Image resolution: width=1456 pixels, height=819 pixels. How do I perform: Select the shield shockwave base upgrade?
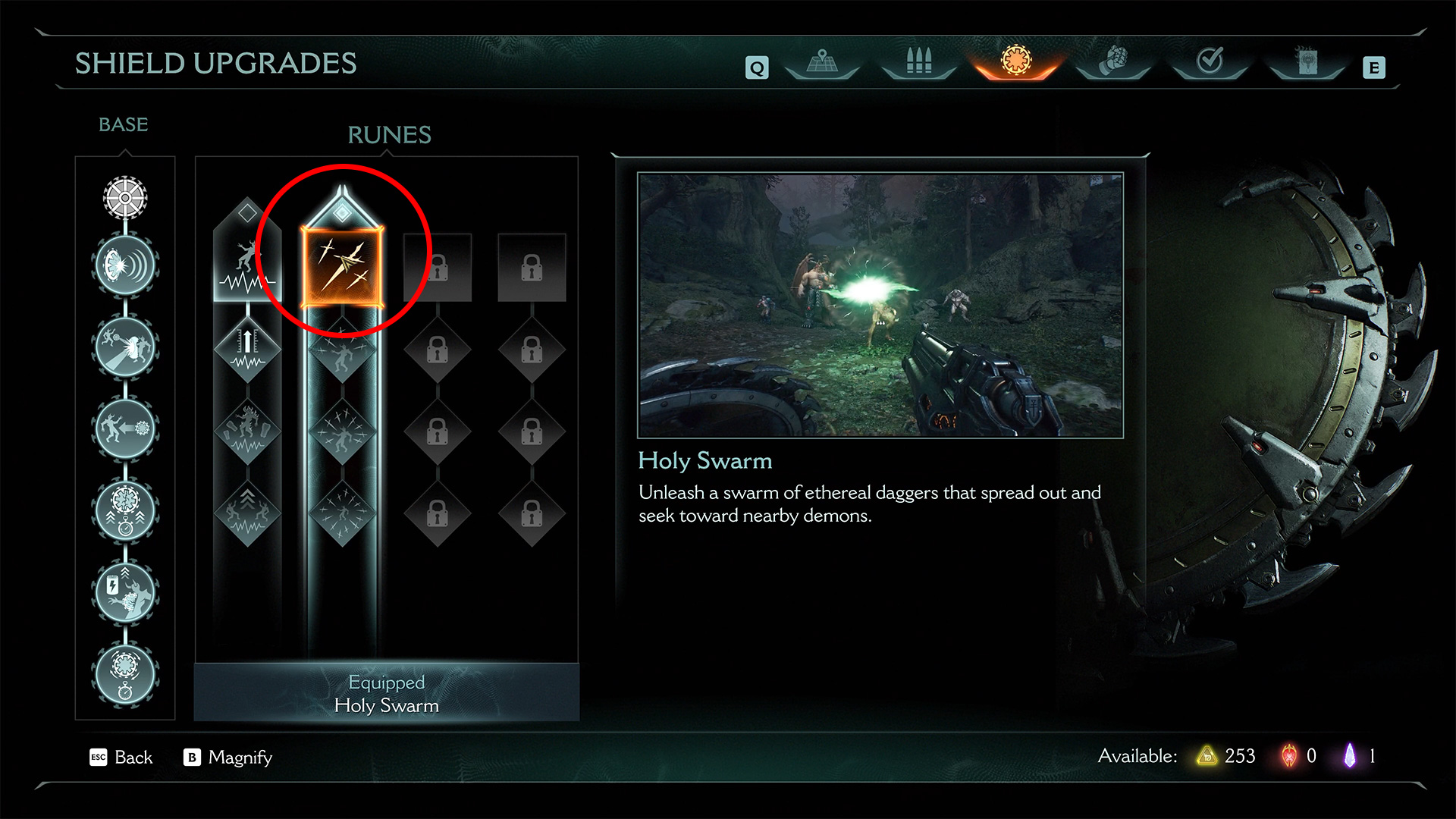[x=125, y=265]
